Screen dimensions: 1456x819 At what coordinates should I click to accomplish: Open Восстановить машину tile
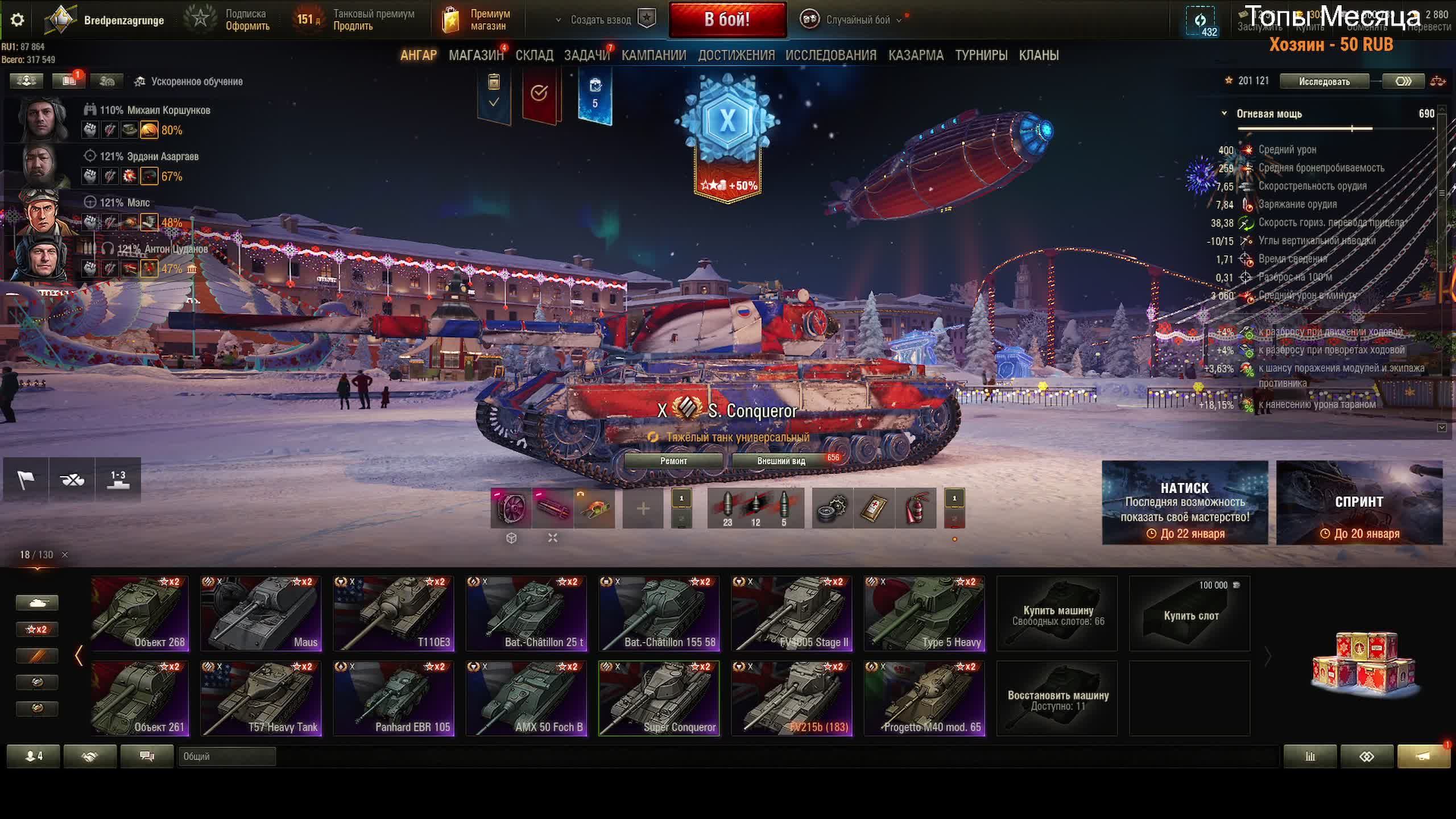1057,698
